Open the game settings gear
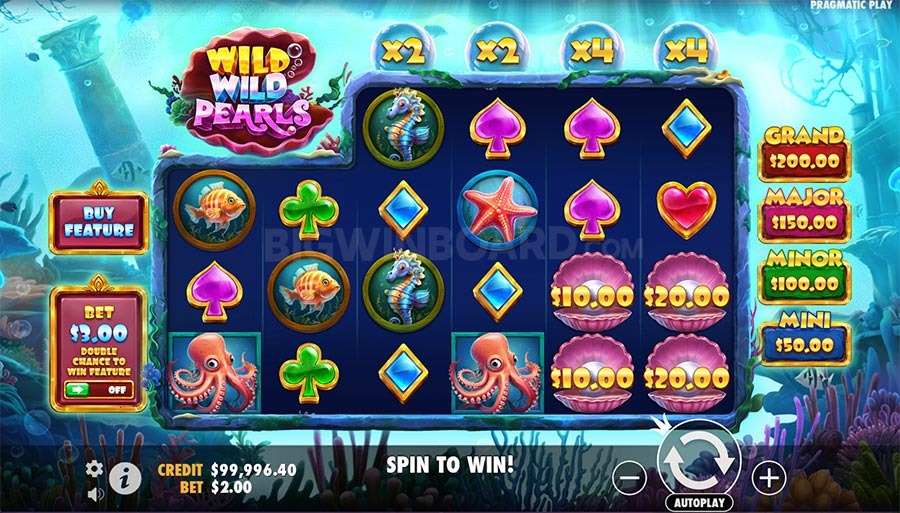The image size is (900, 513). pos(95,469)
